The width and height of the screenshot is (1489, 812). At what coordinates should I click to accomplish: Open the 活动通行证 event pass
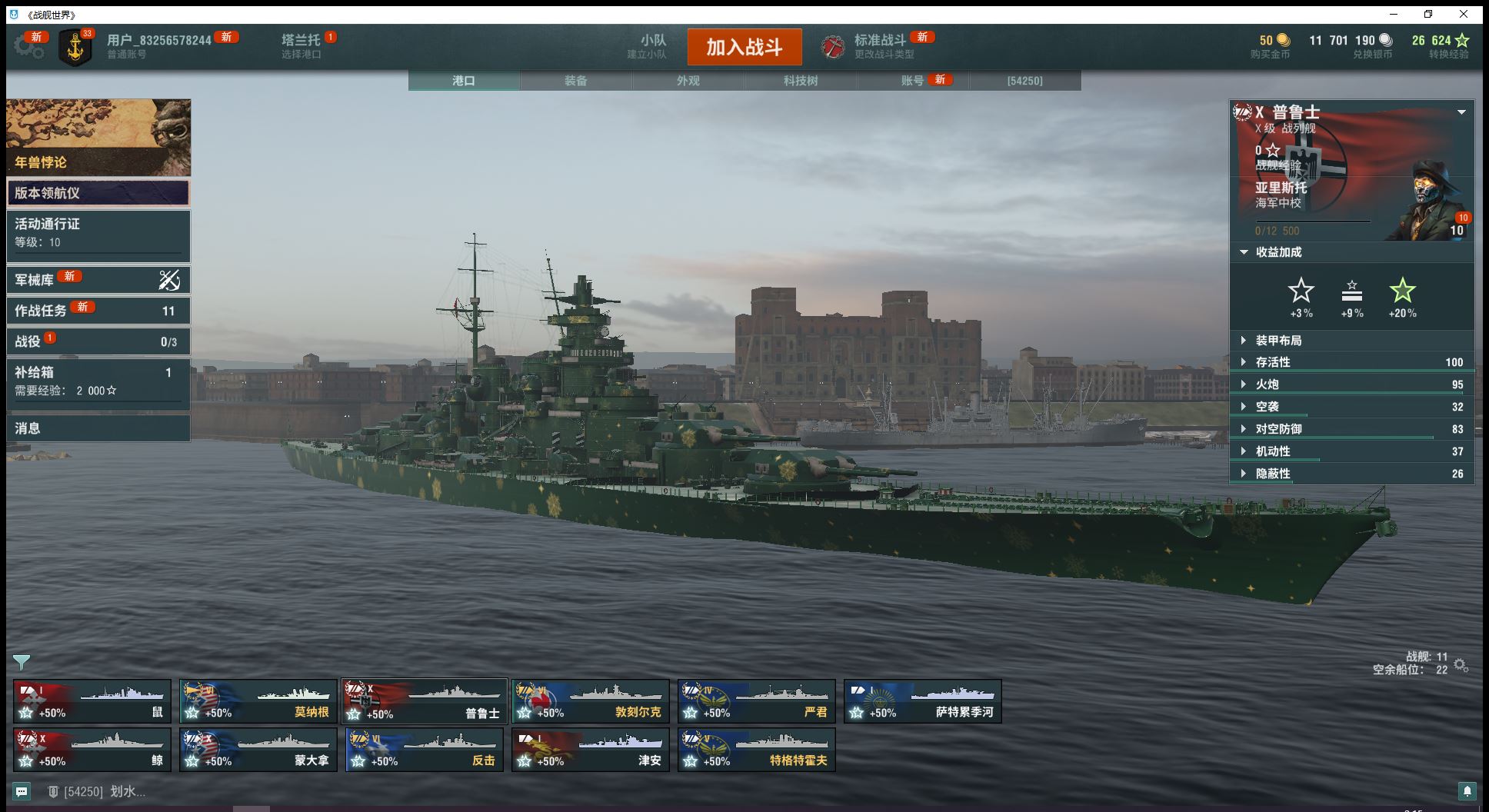[x=98, y=233]
